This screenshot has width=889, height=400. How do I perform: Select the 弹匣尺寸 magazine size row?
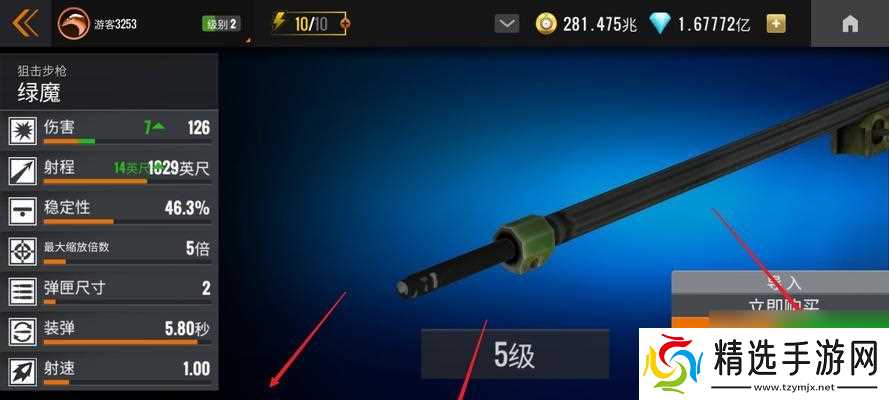110,291
